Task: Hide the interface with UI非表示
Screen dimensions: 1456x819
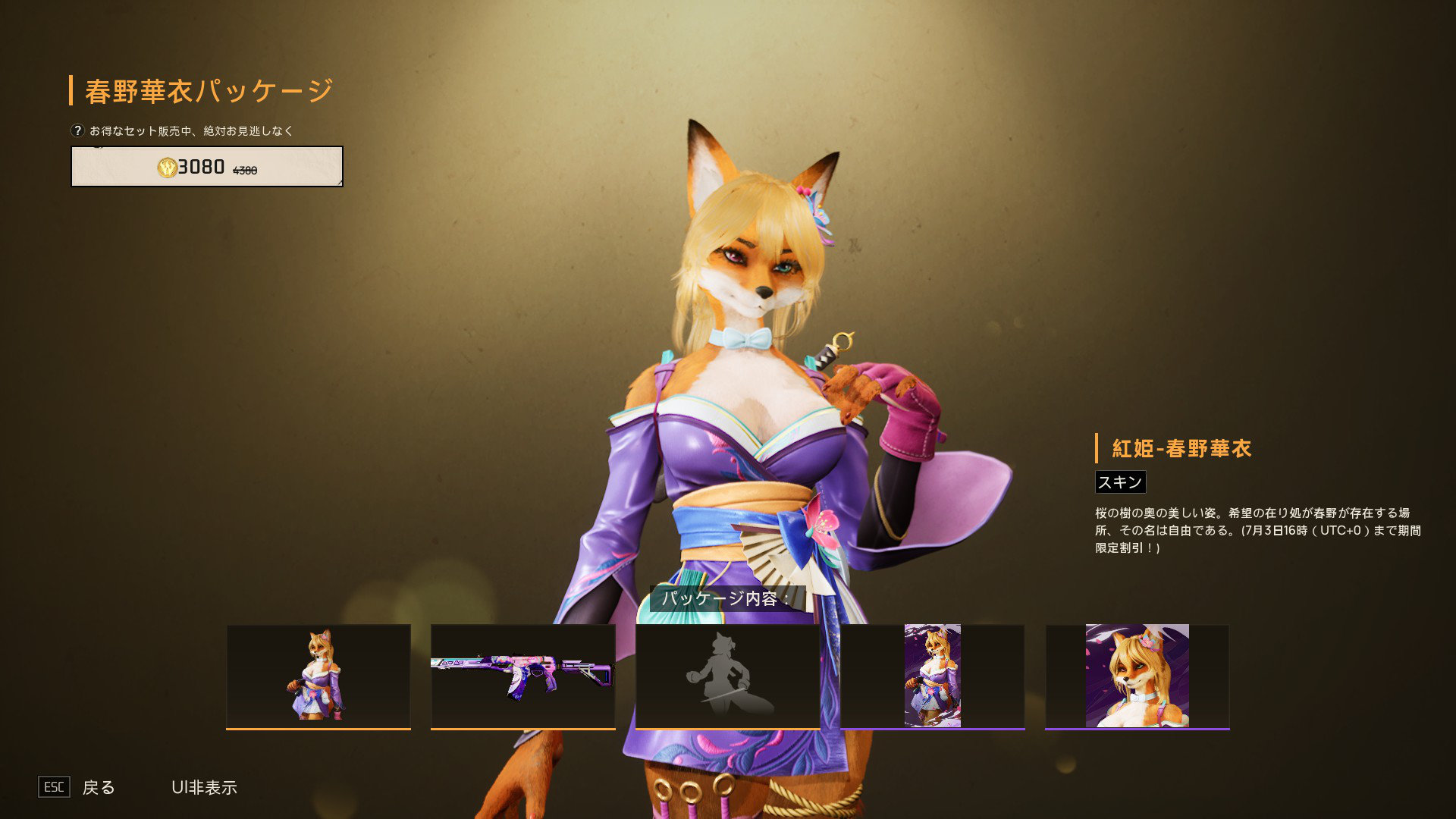Action: (x=204, y=787)
